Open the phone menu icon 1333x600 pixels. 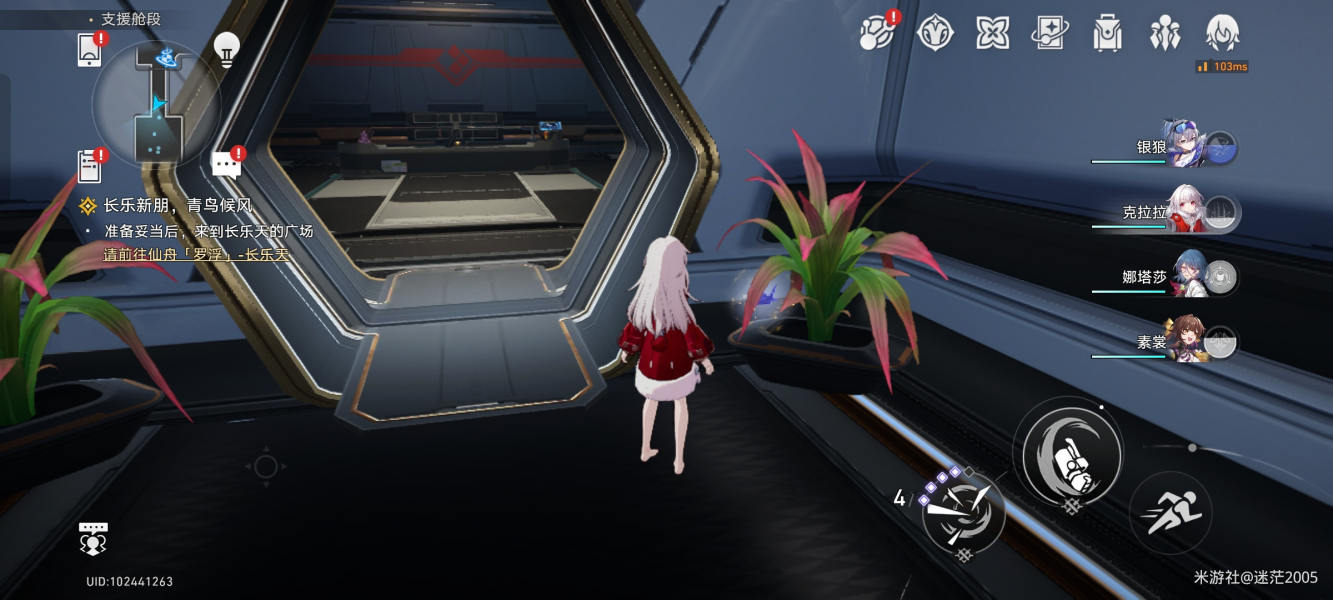point(89,50)
